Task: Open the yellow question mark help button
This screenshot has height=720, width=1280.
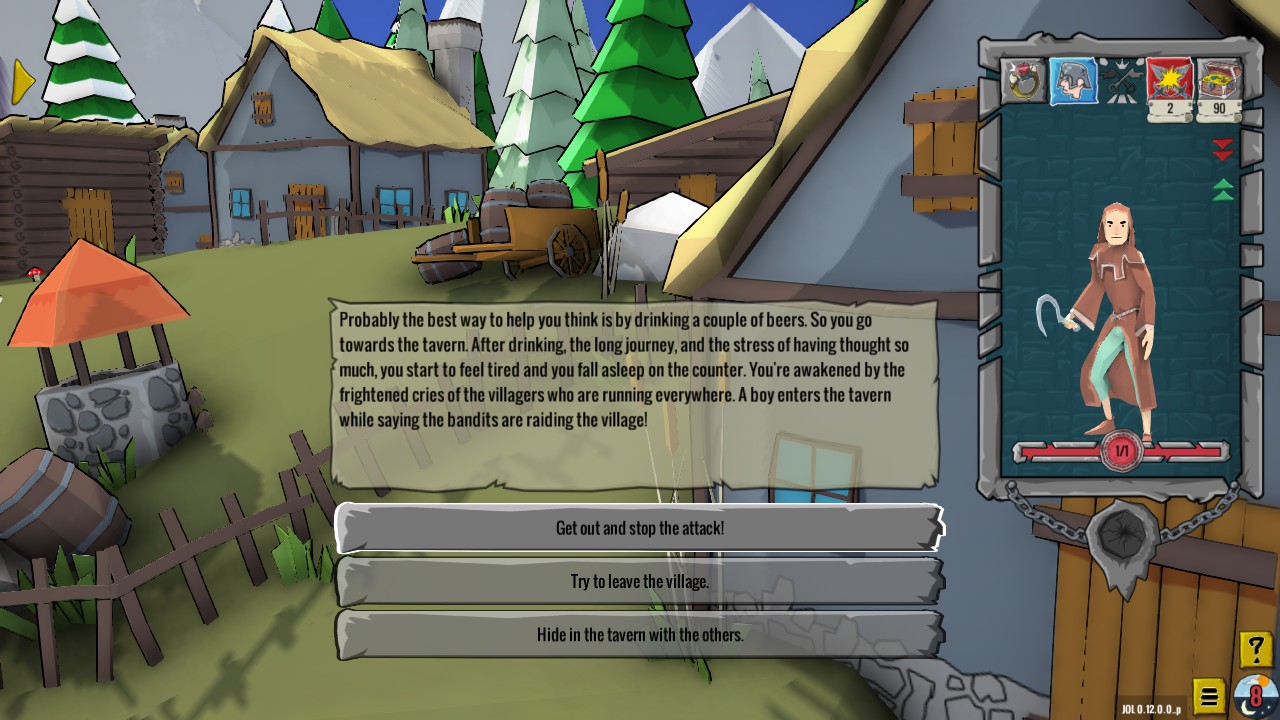Action: point(1255,650)
